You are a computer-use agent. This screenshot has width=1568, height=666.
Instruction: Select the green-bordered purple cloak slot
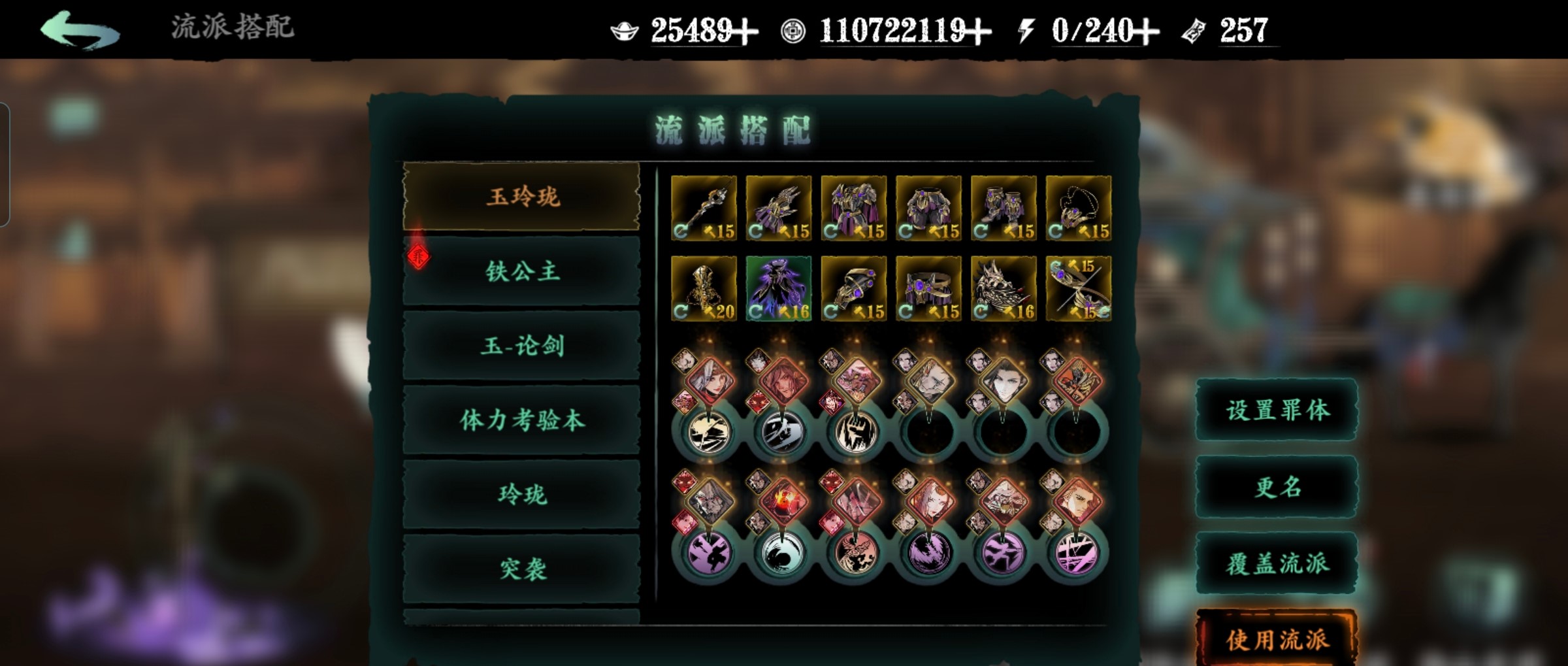tap(779, 288)
